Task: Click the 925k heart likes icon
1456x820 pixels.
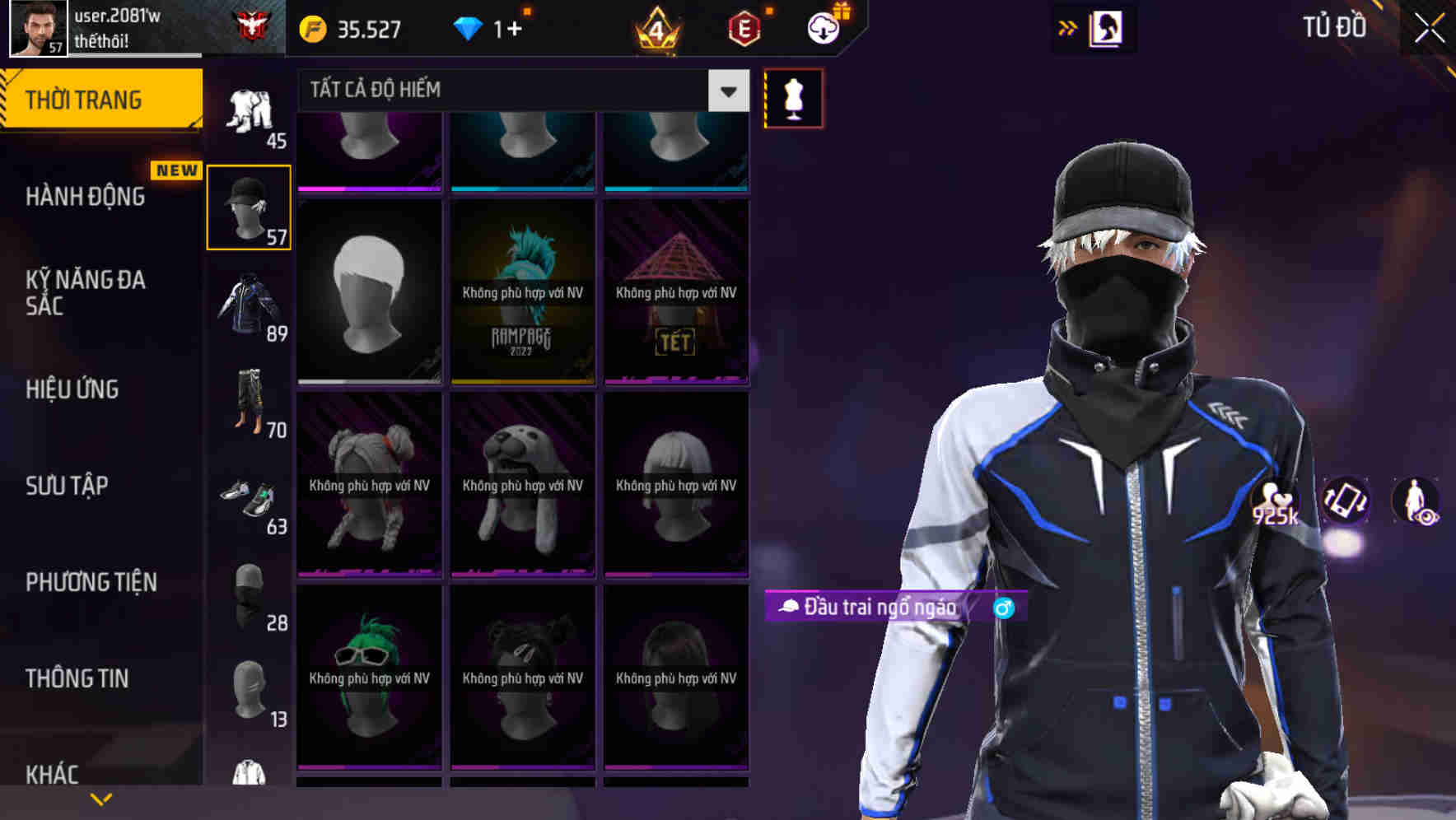Action: [x=1273, y=502]
